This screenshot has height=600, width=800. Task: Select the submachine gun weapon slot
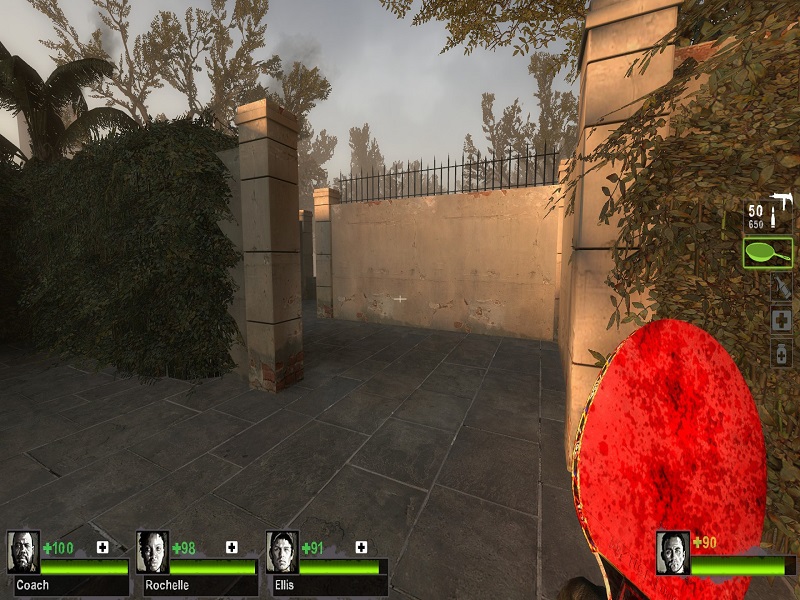tap(769, 214)
